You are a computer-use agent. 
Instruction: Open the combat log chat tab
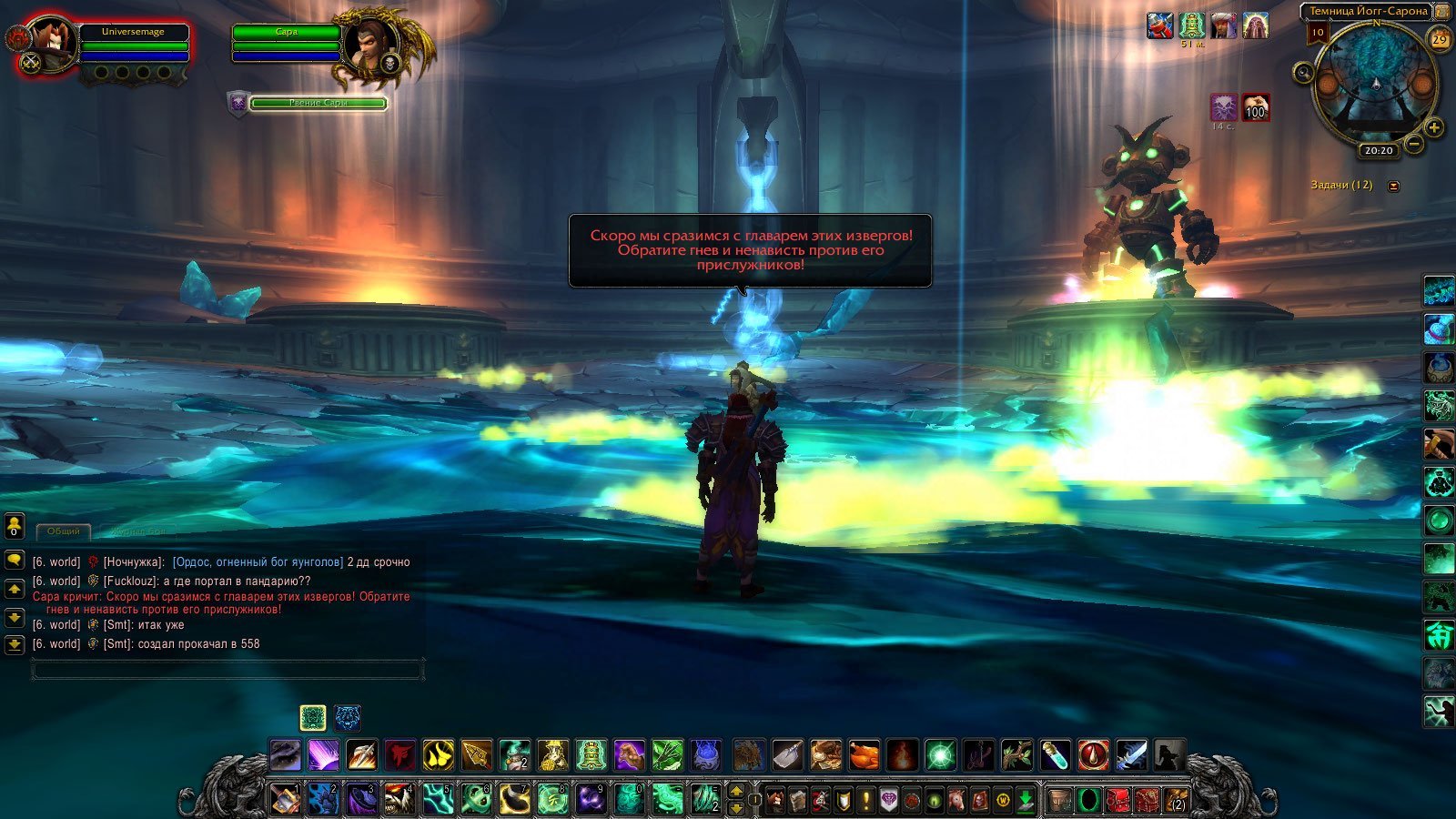[x=137, y=531]
